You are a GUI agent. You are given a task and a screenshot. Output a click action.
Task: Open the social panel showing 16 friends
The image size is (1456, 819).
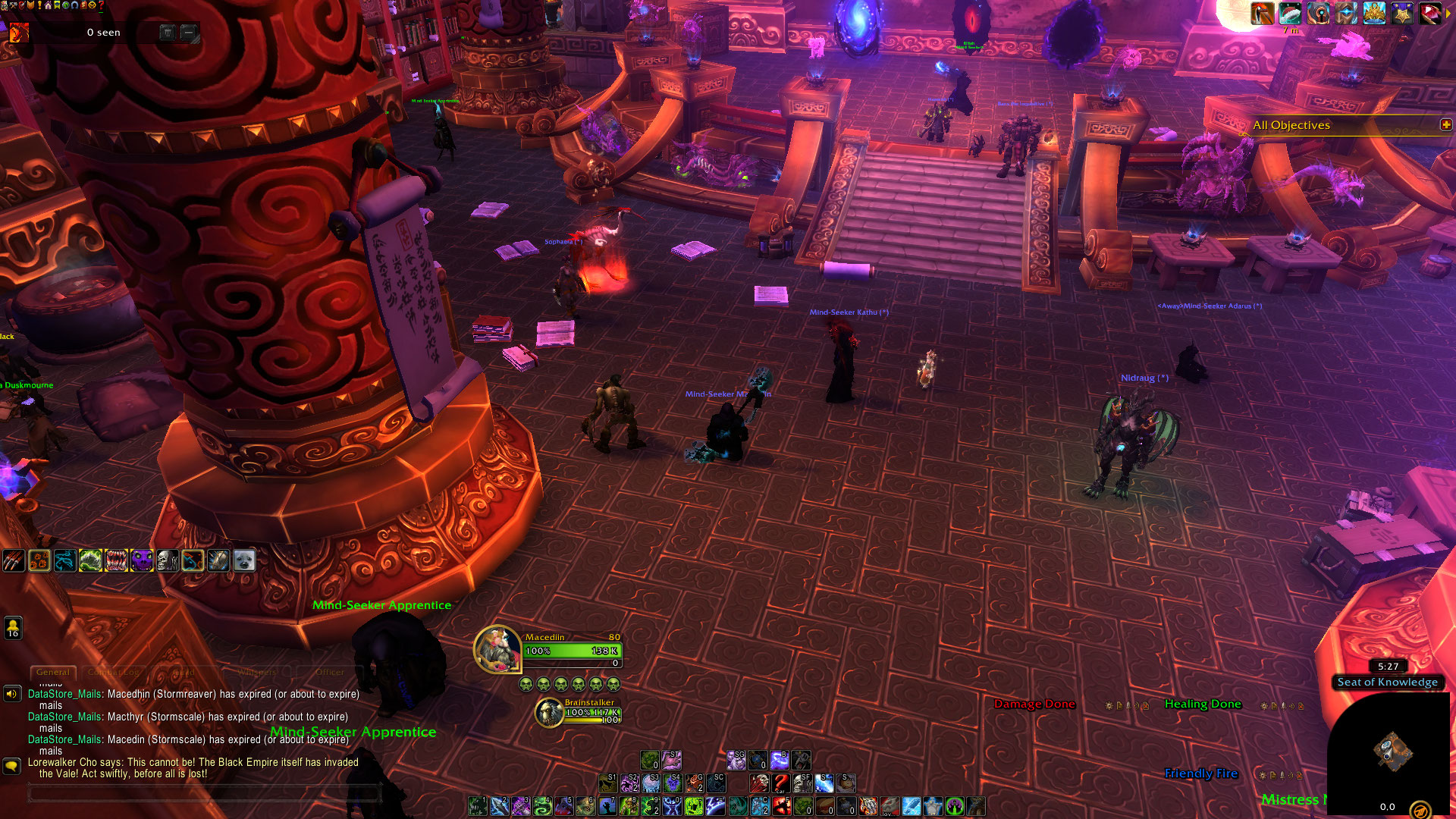click(x=13, y=628)
